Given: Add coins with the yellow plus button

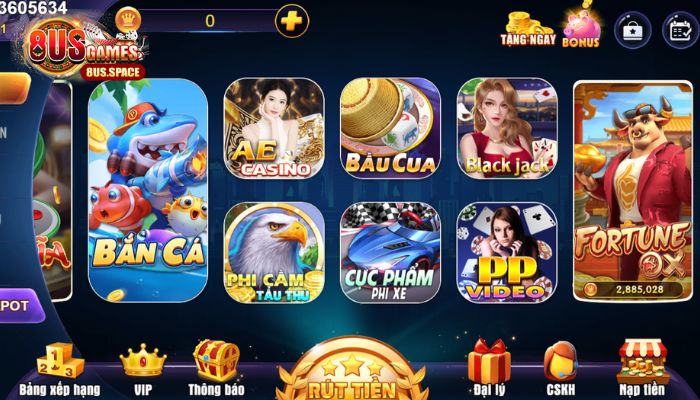Looking at the screenshot, I should click(291, 20).
